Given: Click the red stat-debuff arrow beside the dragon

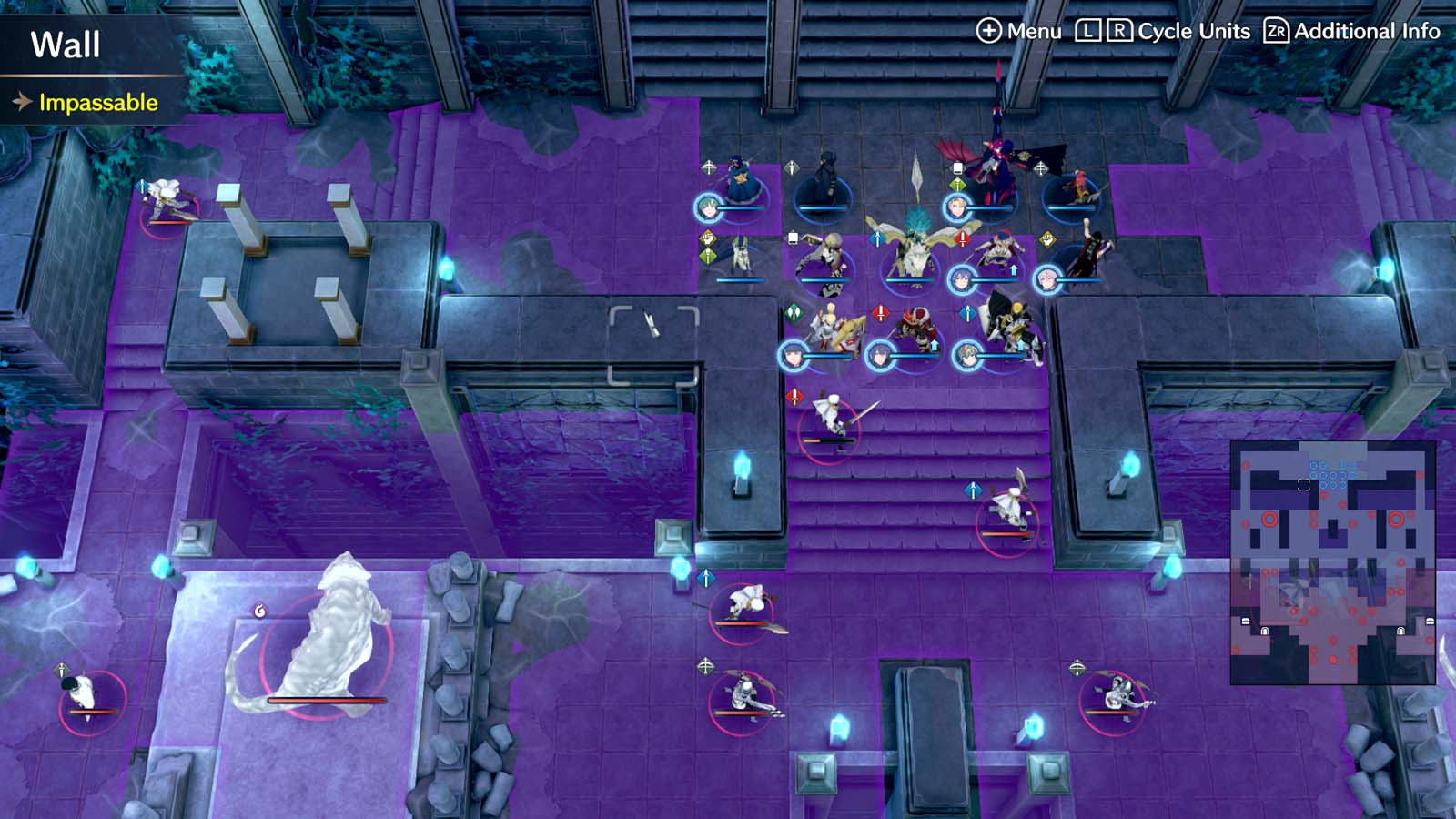Looking at the screenshot, I should click(961, 238).
